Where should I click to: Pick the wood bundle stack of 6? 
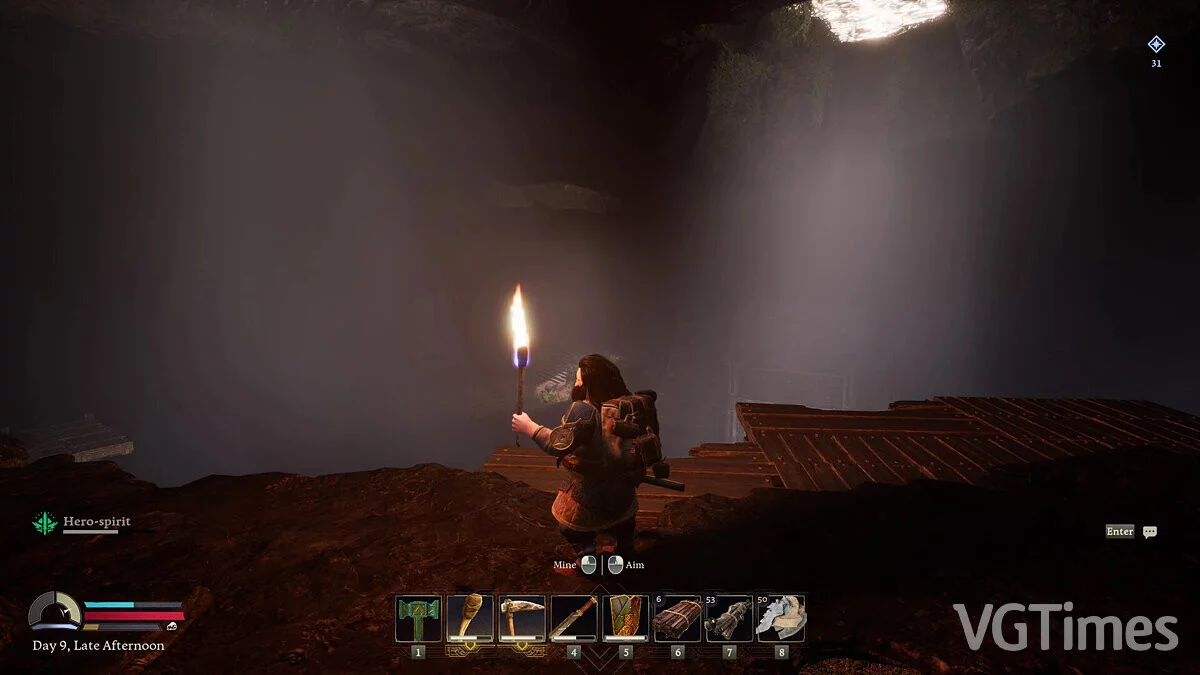(677, 618)
